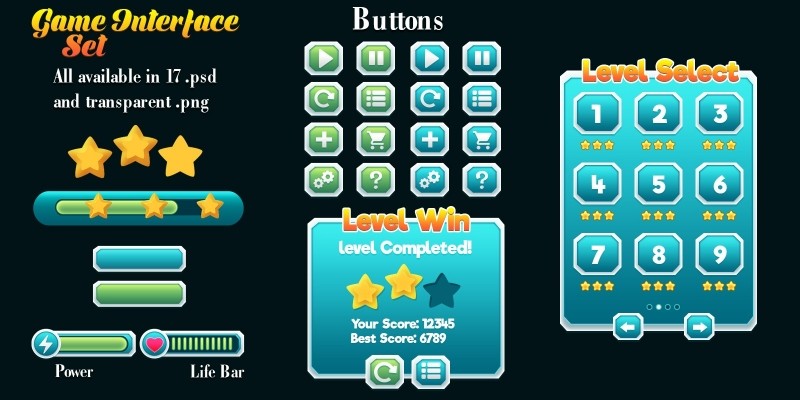The height and width of the screenshot is (400, 800).
Task: Click the blank green wide button
Action: click(x=139, y=293)
